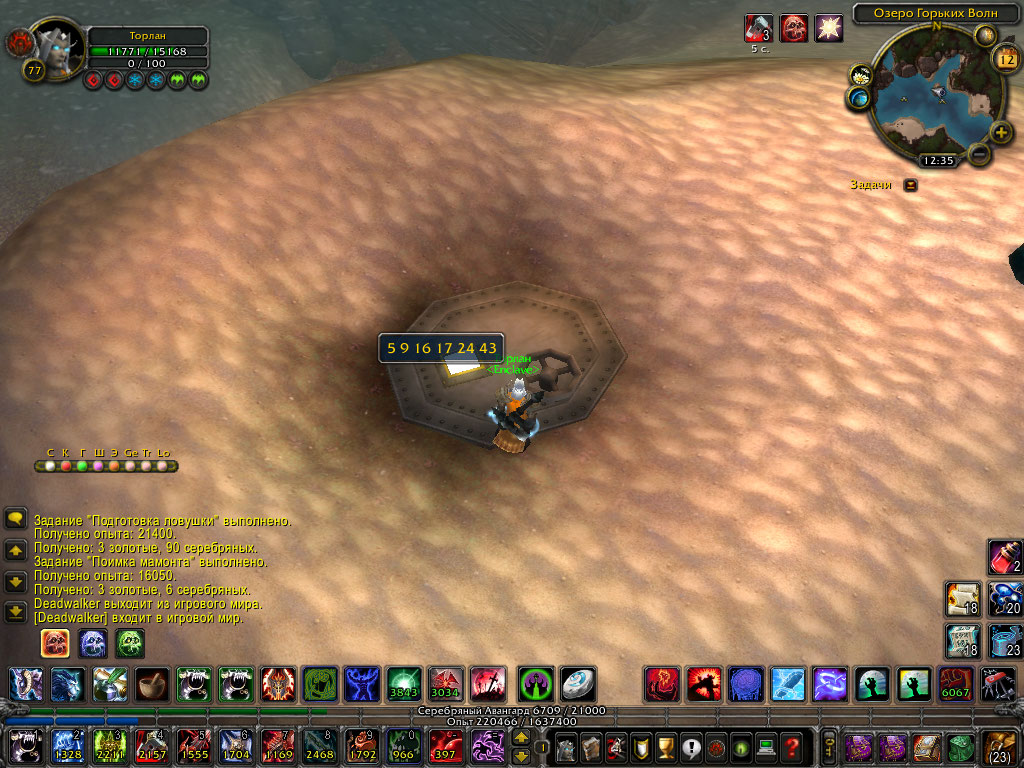Expand the Задачи objectives tracker
The image size is (1024, 768).
click(x=910, y=185)
